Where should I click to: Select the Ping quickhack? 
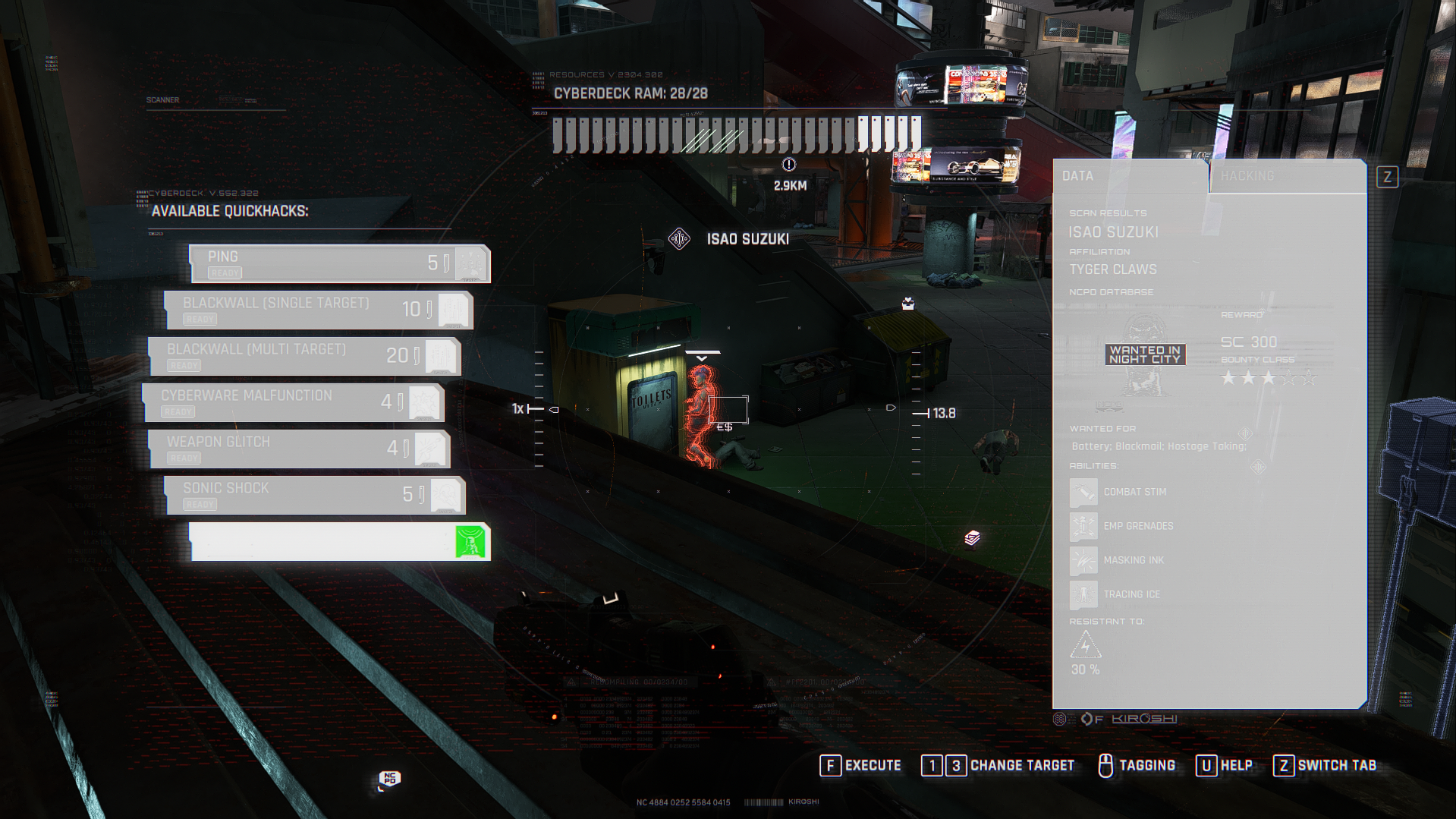click(339, 264)
